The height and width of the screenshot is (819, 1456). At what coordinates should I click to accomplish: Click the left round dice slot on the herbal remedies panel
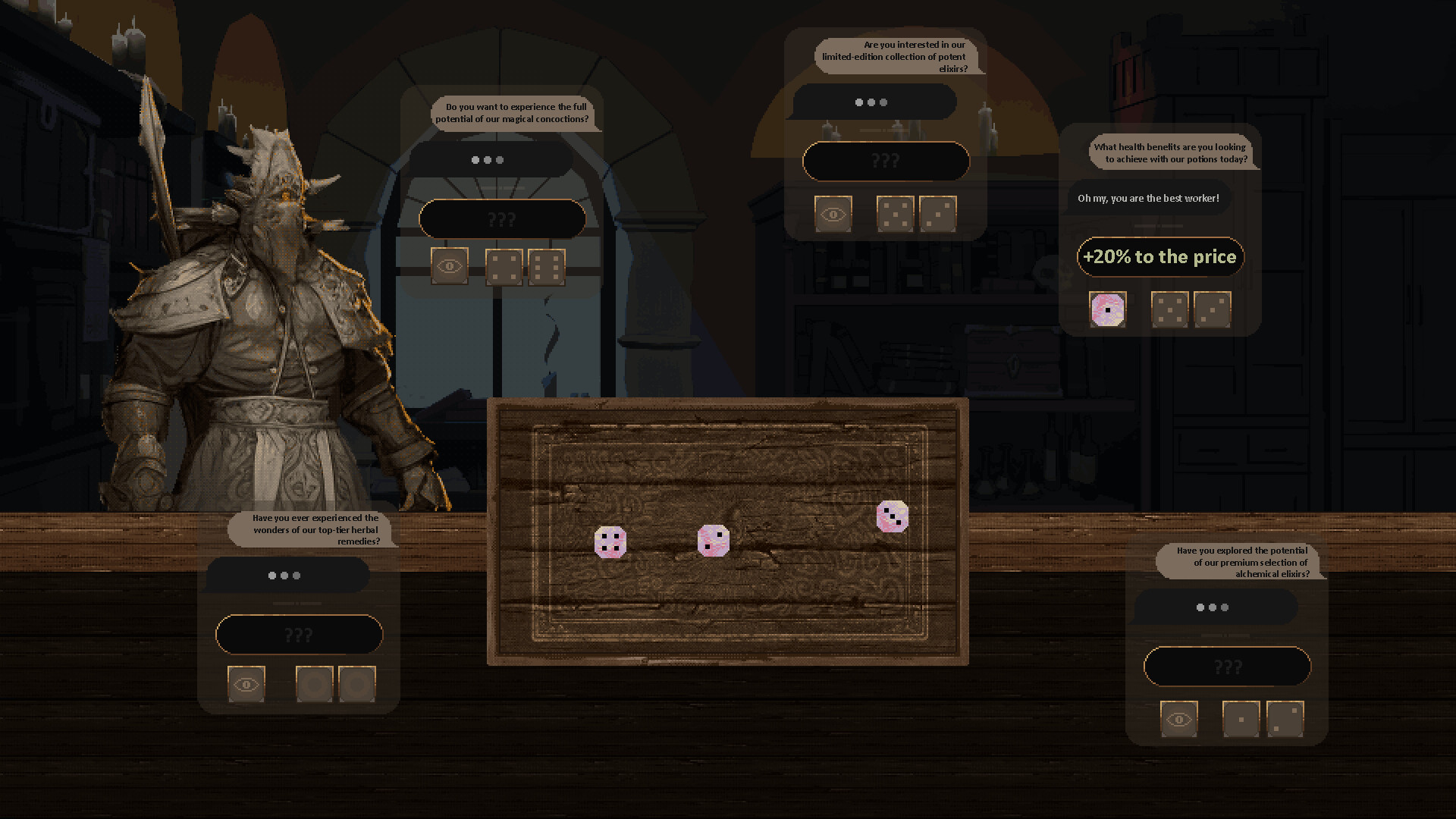click(x=314, y=683)
